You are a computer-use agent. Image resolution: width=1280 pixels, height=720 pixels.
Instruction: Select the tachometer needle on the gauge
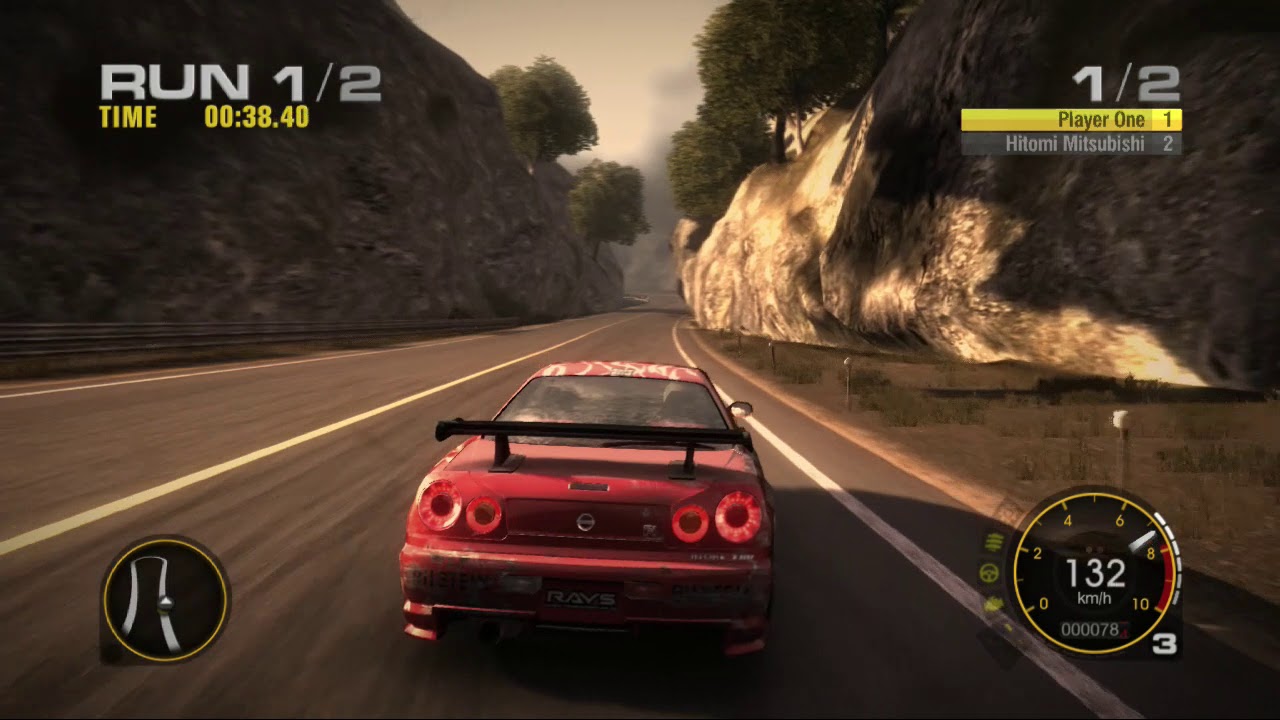1143,540
